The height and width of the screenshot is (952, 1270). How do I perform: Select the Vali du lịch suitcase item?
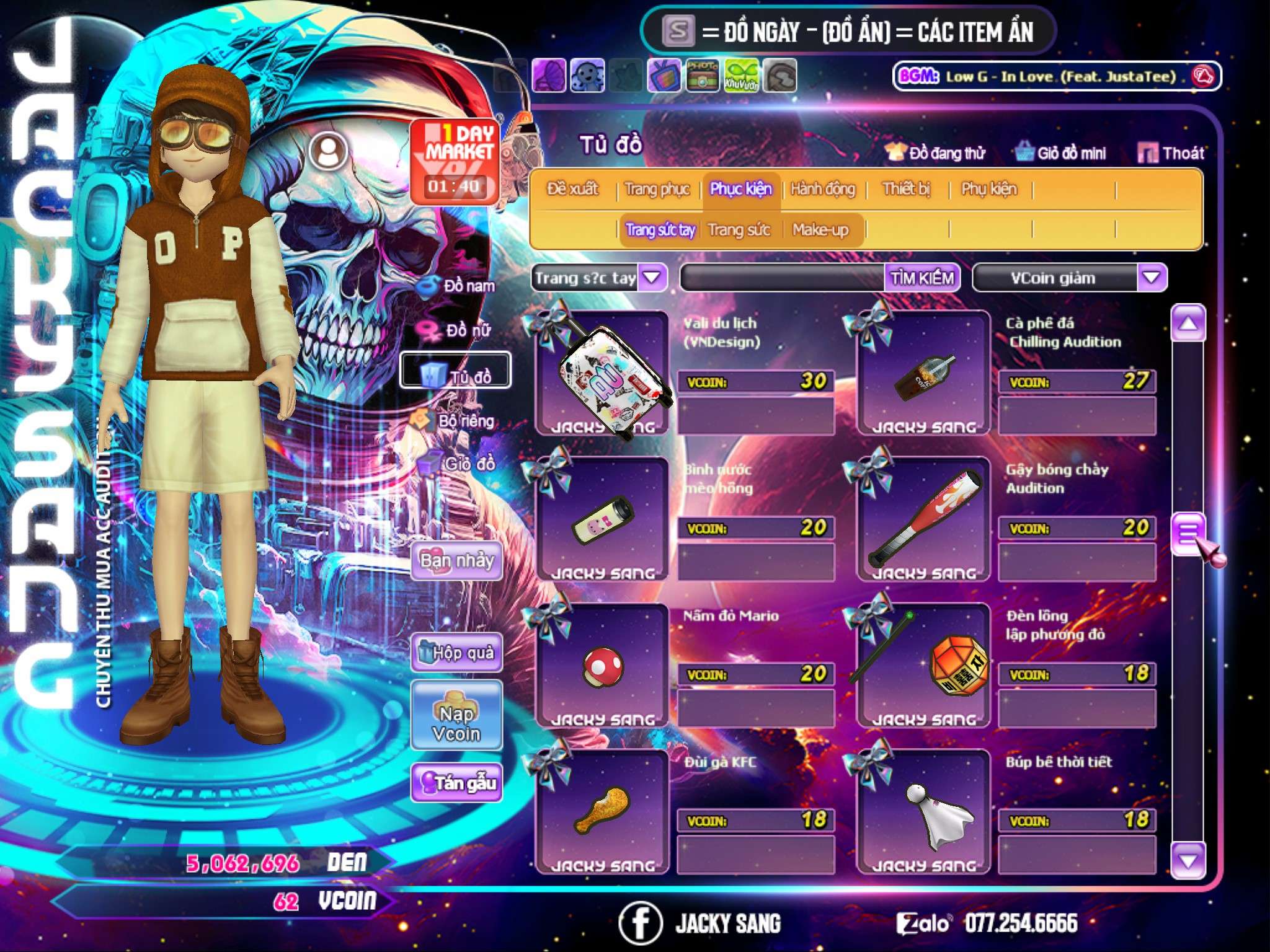pyautogui.click(x=602, y=373)
